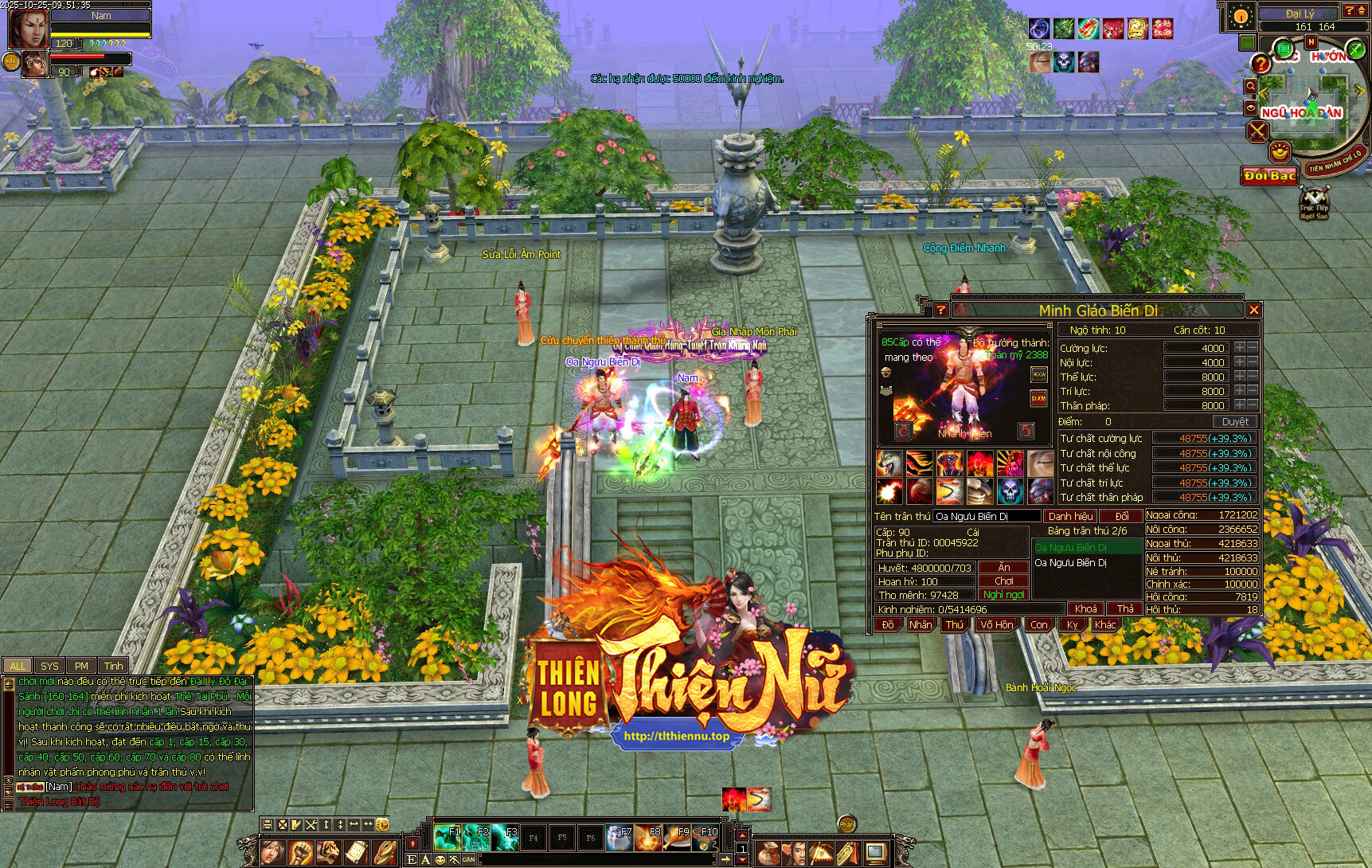Confirm points with the Duyệt button
Image resolution: width=1372 pixels, height=868 pixels.
1235,422
